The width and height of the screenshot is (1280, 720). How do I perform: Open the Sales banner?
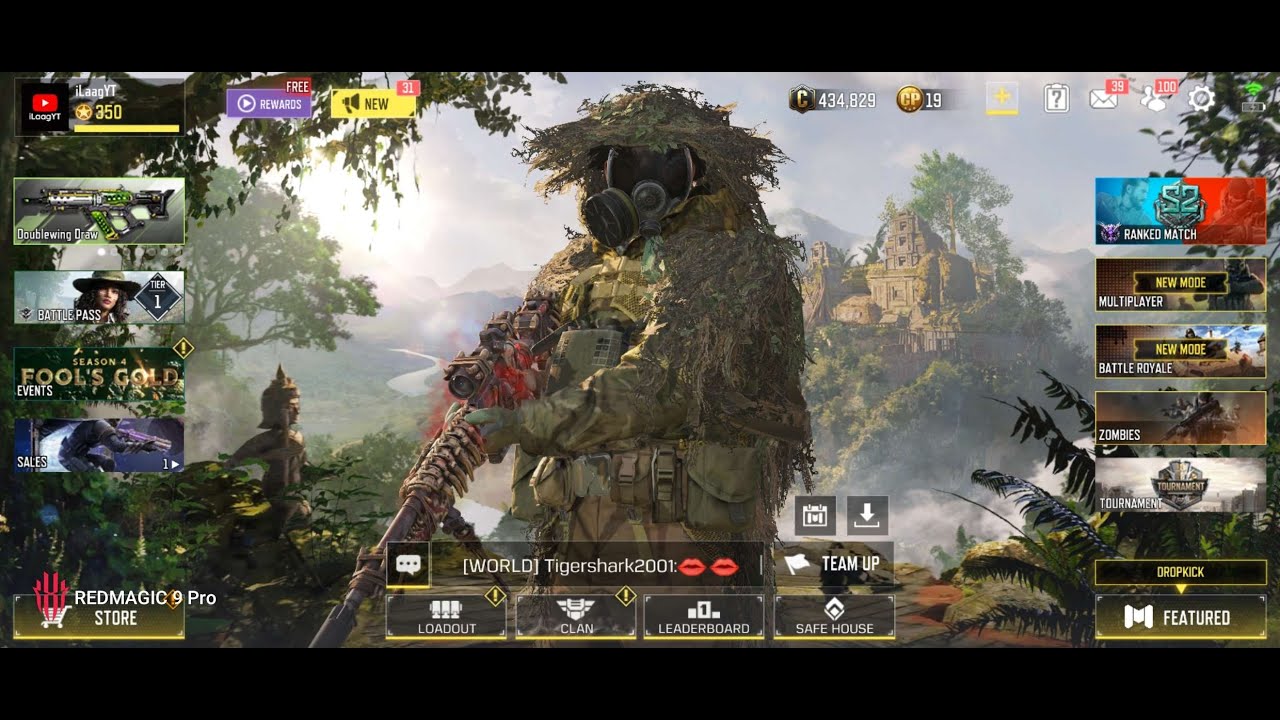(x=99, y=445)
